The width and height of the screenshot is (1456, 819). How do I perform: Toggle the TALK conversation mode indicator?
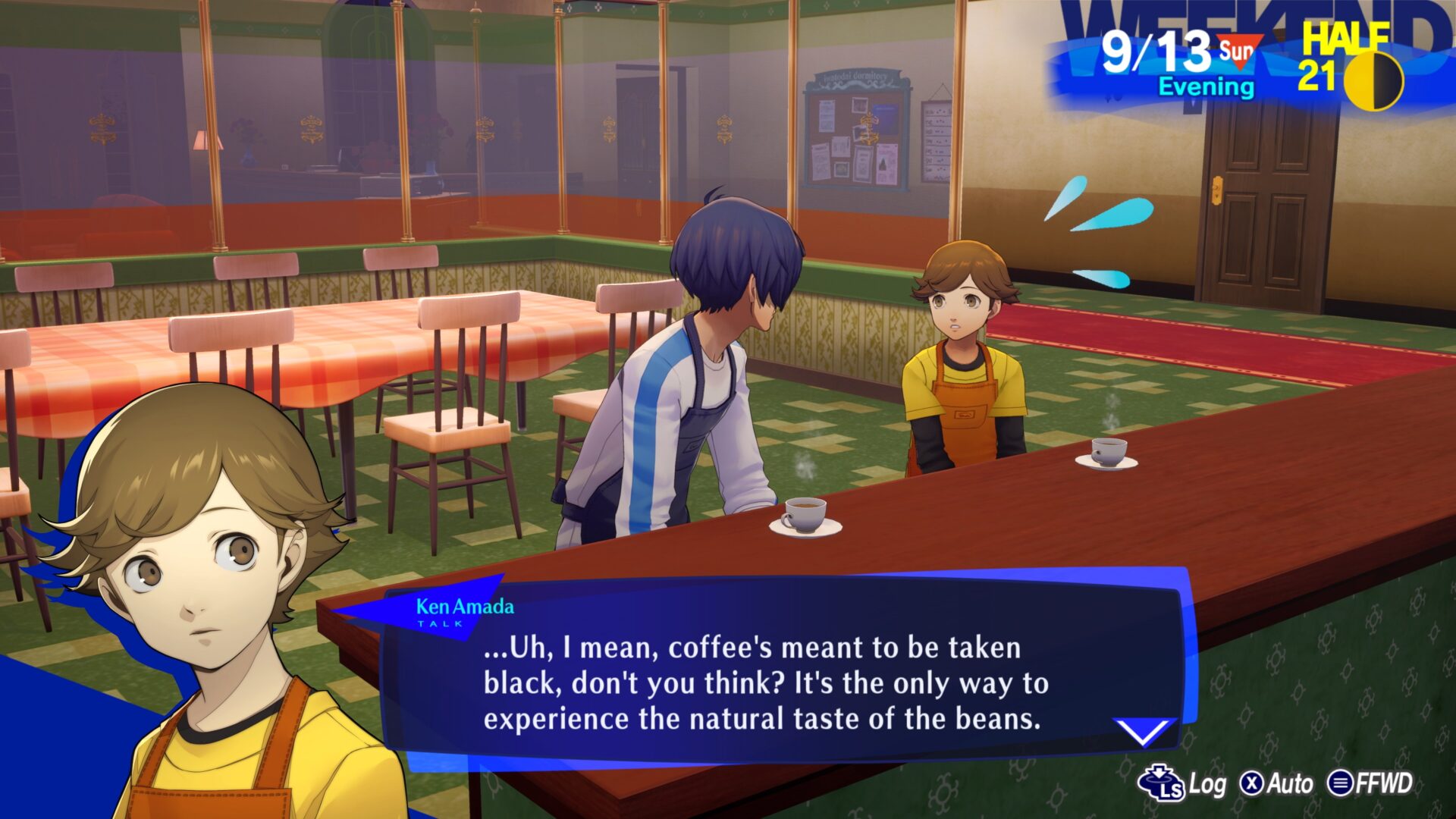[x=438, y=623]
